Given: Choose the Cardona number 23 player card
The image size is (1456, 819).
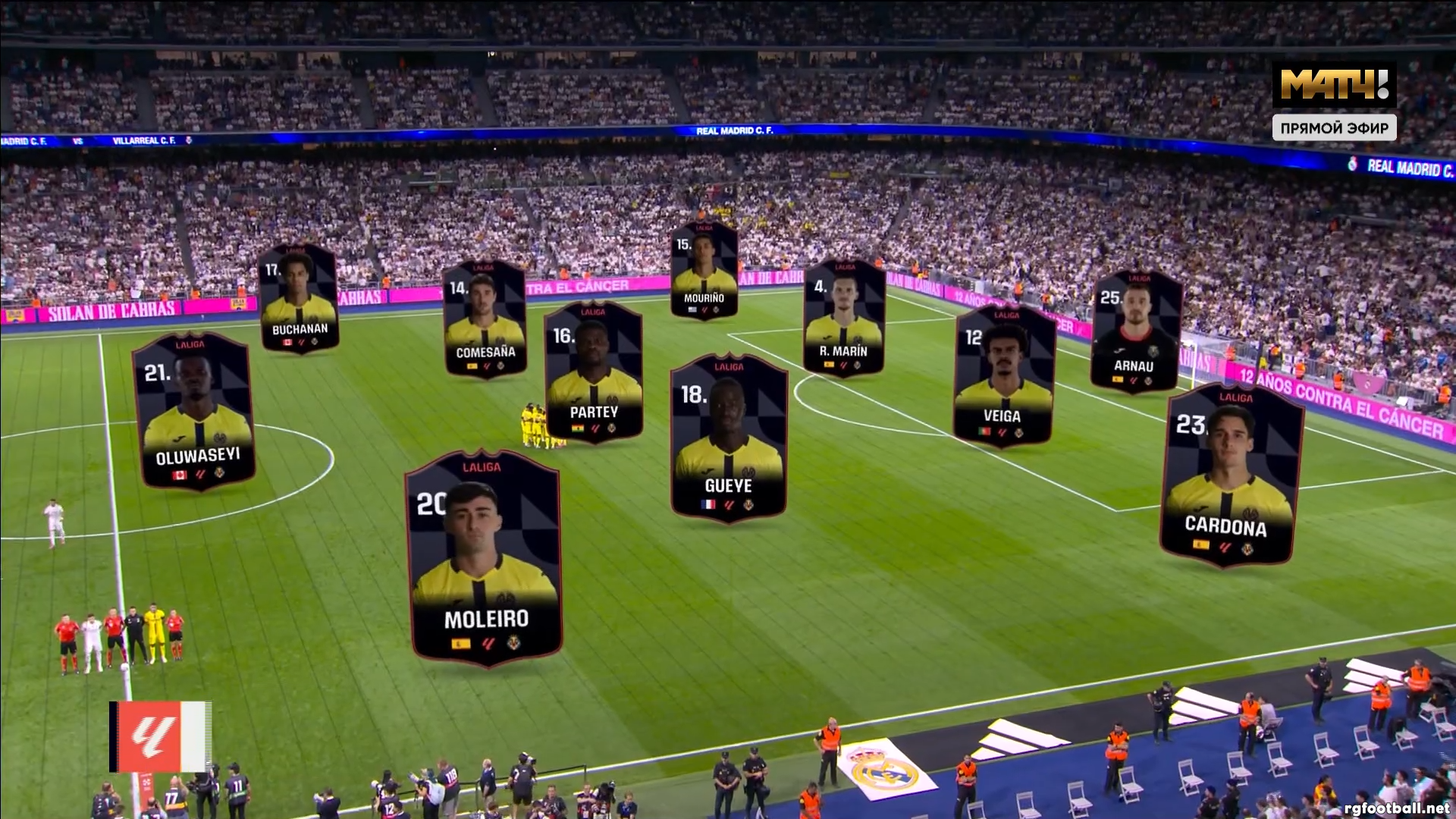Looking at the screenshot, I should point(1230,475).
